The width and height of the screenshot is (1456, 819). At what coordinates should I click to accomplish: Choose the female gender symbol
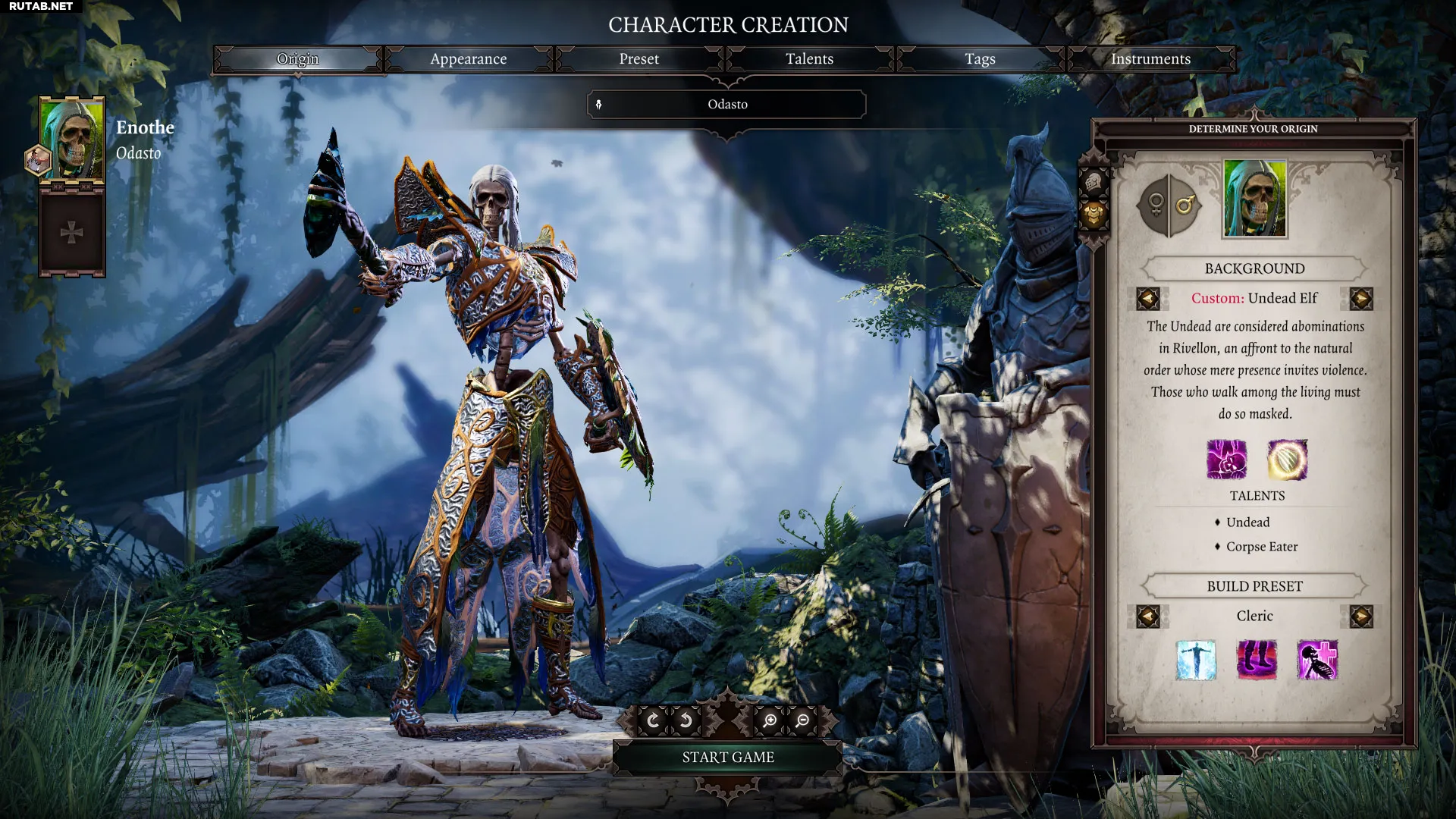pos(1155,205)
